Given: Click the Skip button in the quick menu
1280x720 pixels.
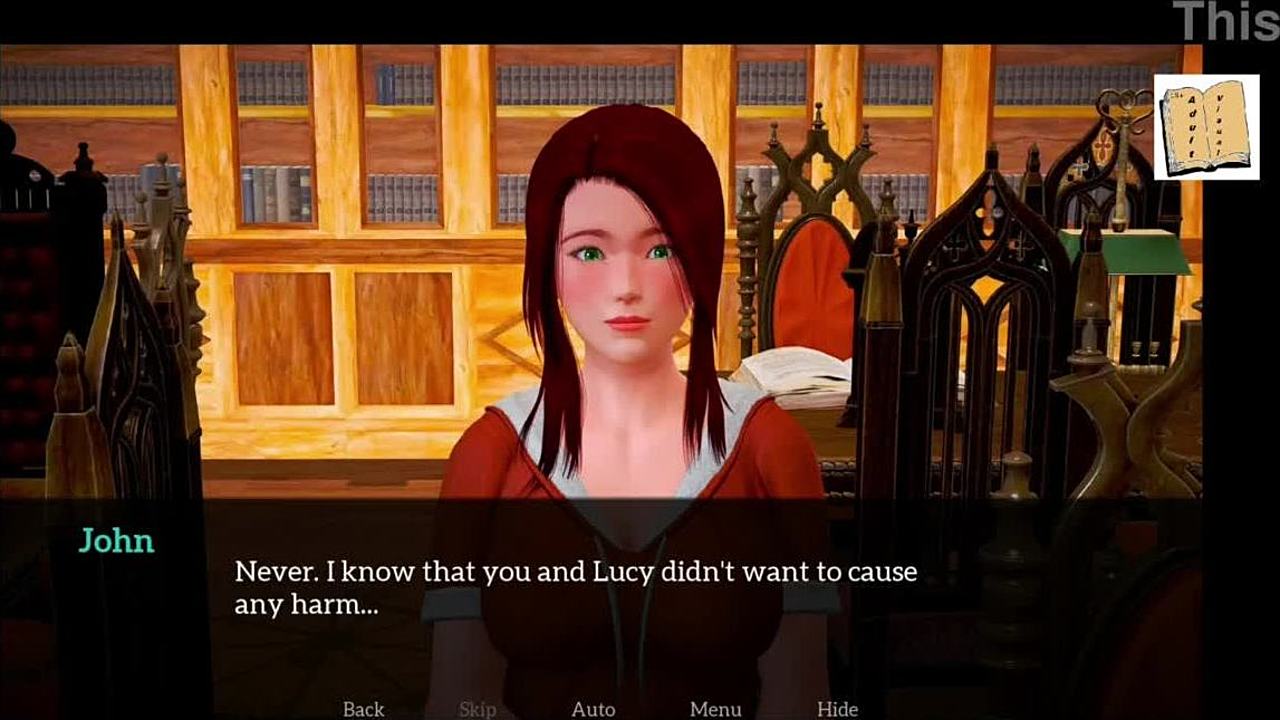Looking at the screenshot, I should click(x=477, y=709).
